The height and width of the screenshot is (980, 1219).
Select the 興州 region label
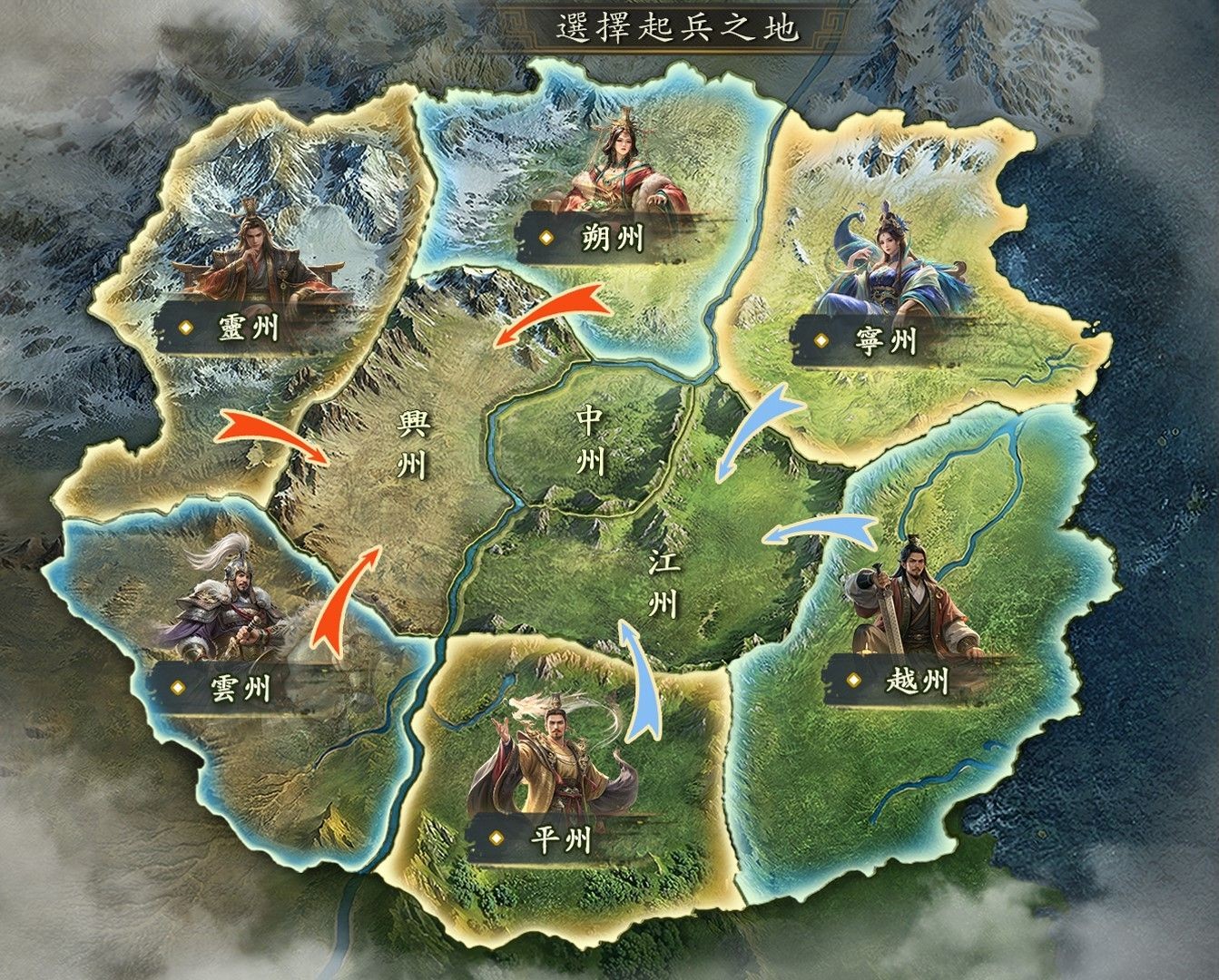coord(413,445)
